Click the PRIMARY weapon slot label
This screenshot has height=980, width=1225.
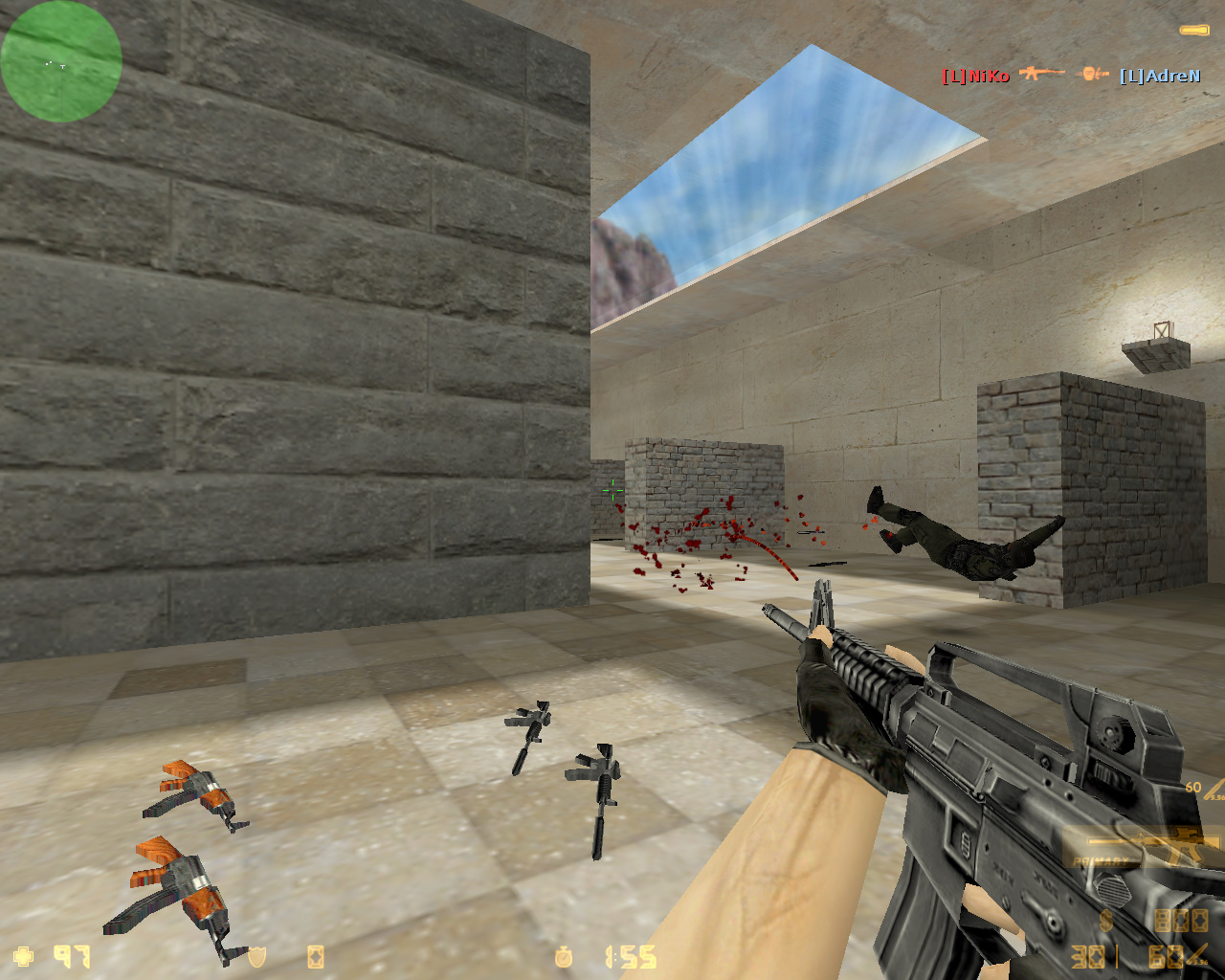[1101, 861]
